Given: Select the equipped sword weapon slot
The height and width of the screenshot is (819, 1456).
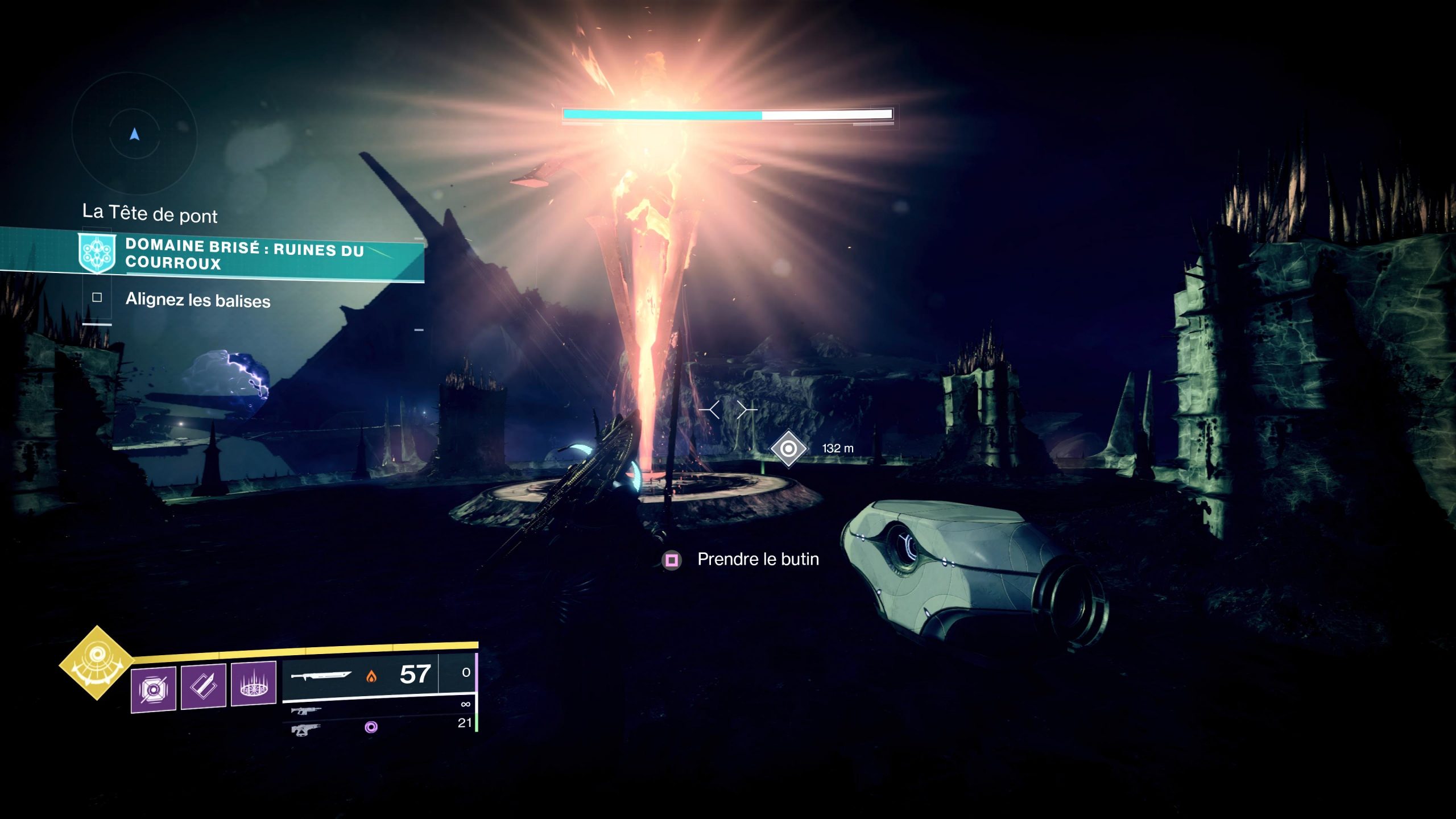Looking at the screenshot, I should tap(360, 676).
